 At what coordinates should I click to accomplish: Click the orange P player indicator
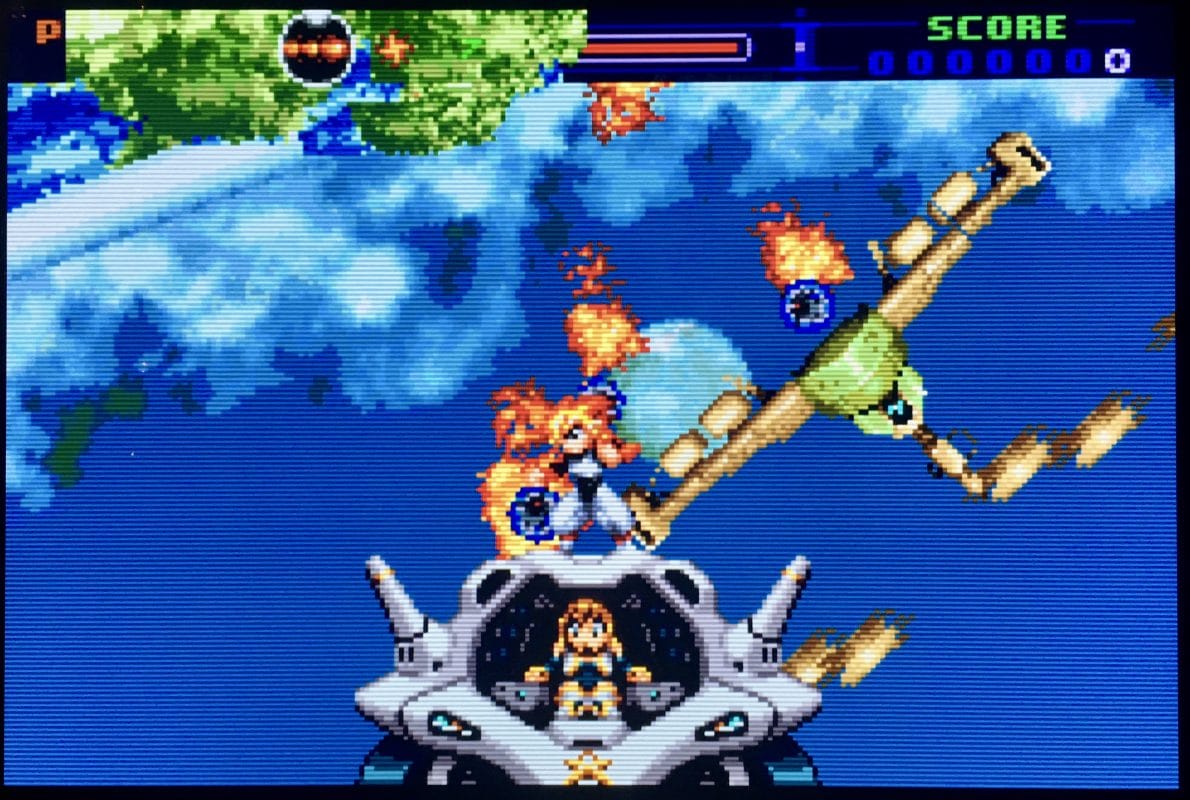tap(47, 31)
